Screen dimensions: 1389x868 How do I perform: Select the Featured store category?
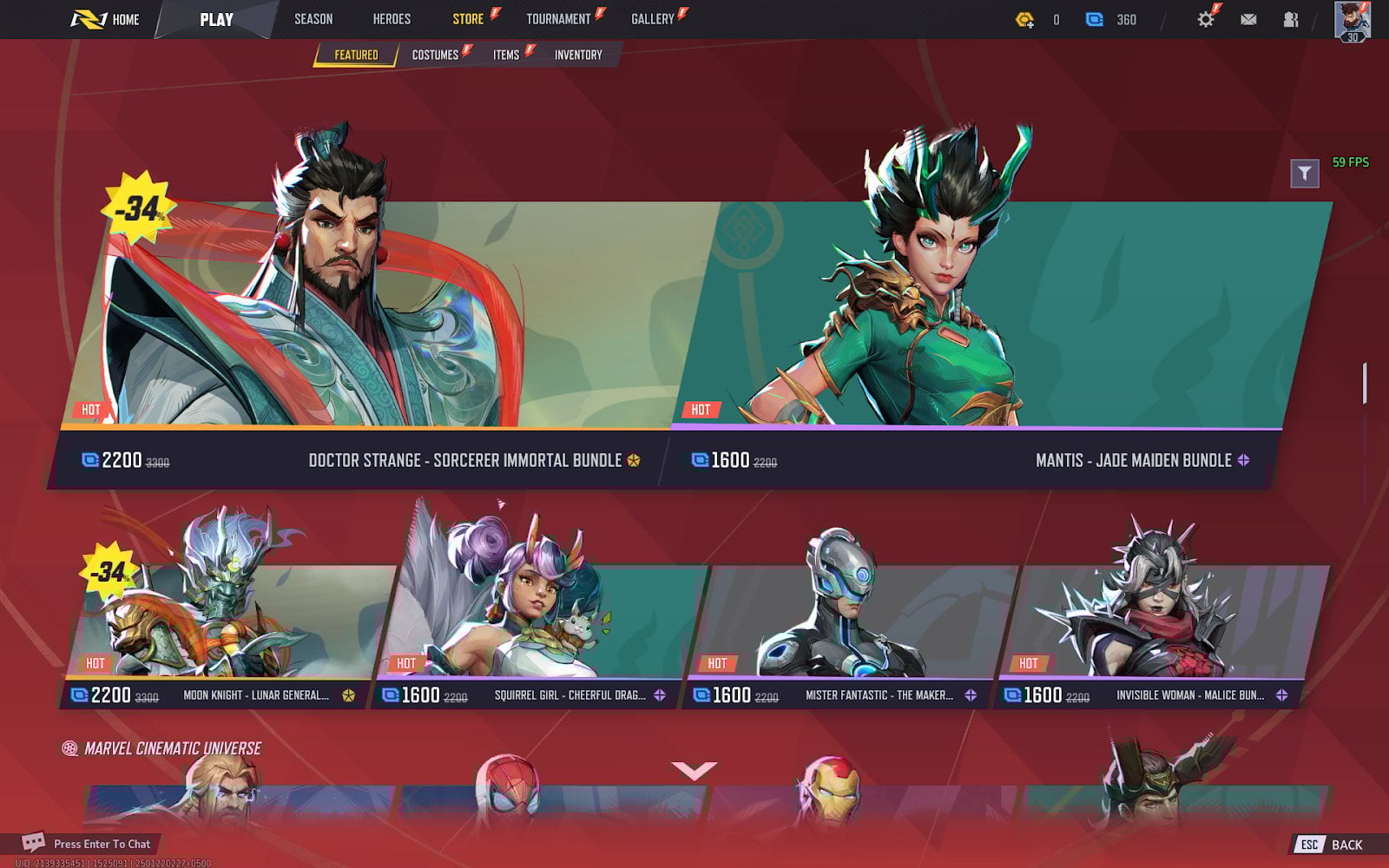[356, 55]
